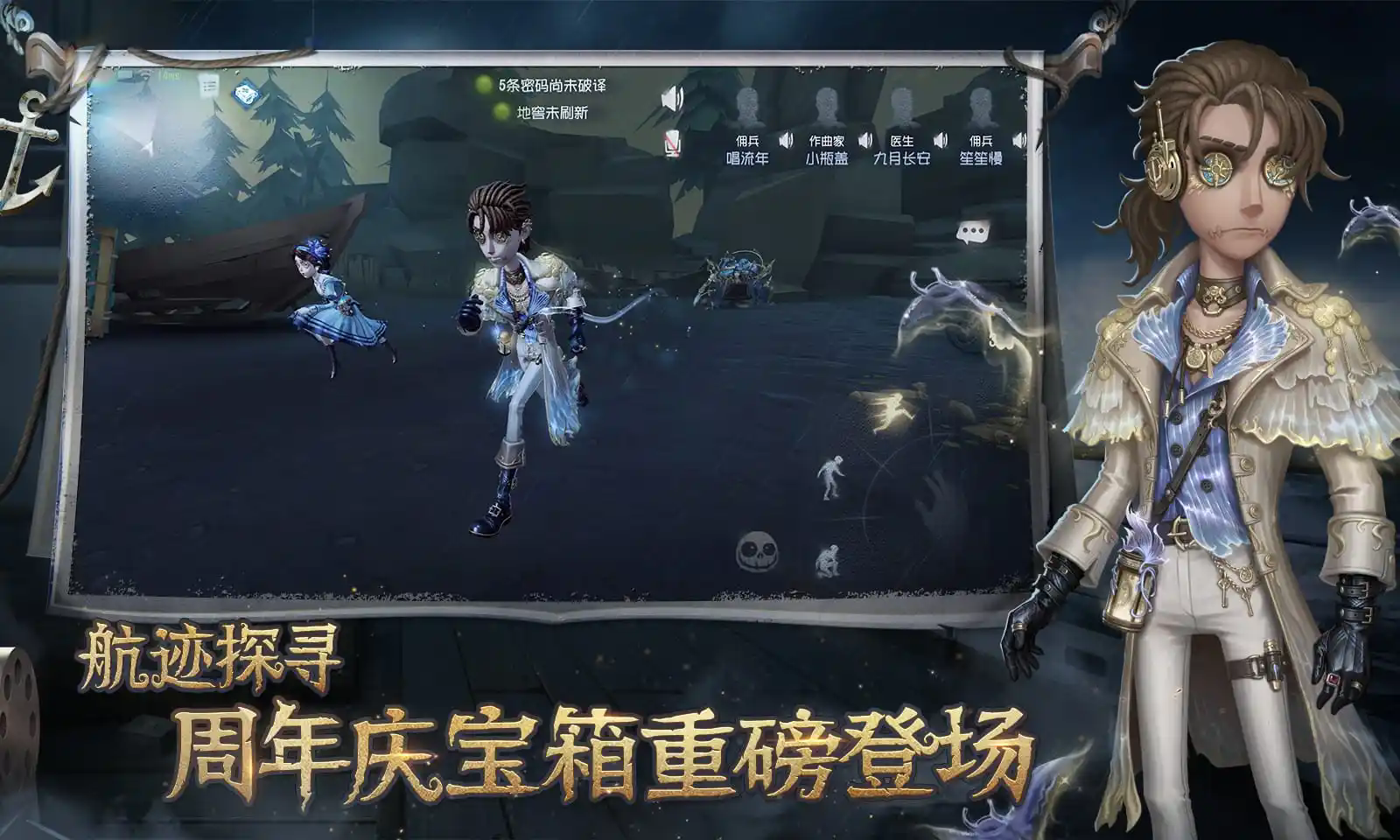Viewport: 1400px width, 840px height.
Task: Toggle the main speaker volume icon
Action: [672, 99]
